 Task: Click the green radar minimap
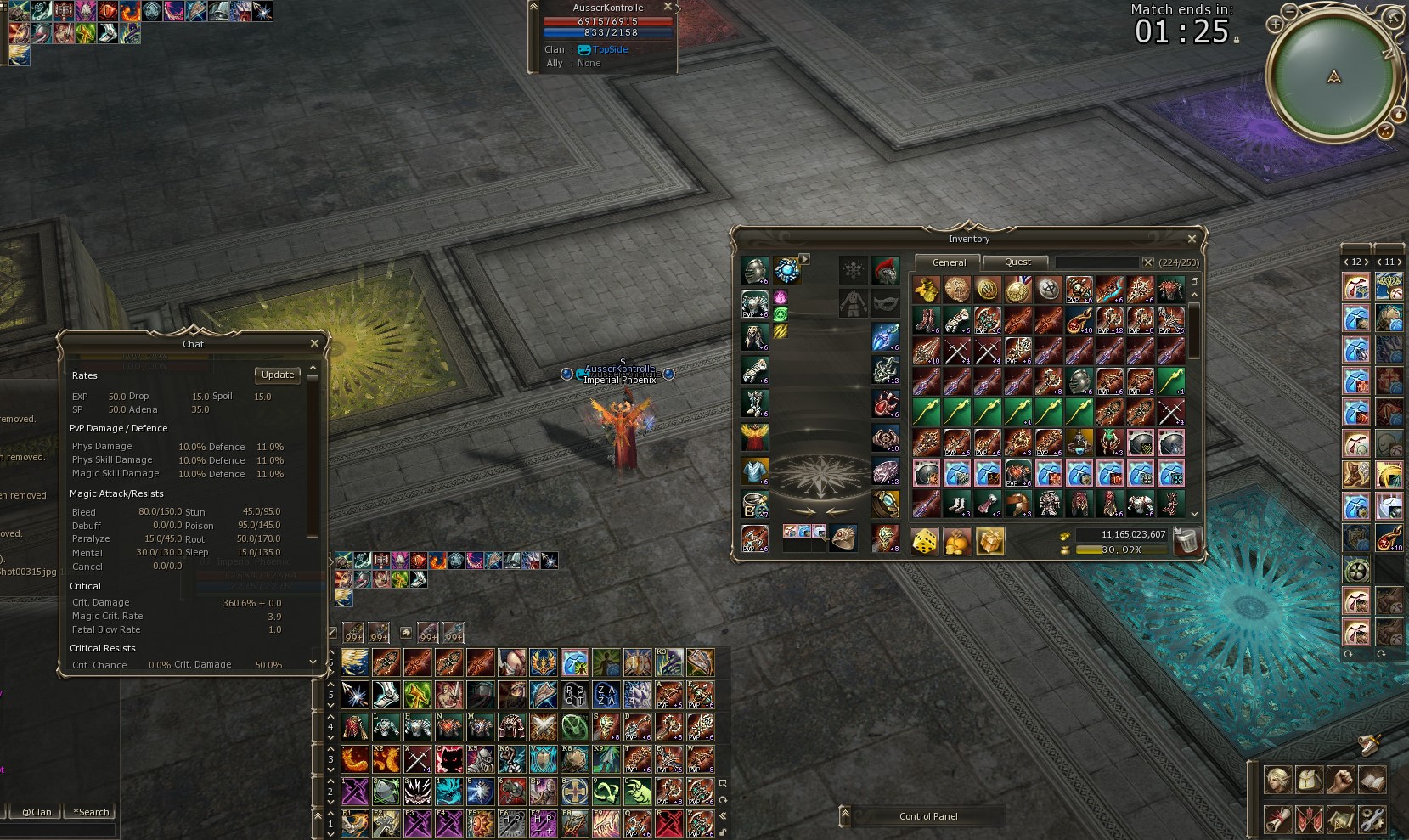click(x=1333, y=78)
